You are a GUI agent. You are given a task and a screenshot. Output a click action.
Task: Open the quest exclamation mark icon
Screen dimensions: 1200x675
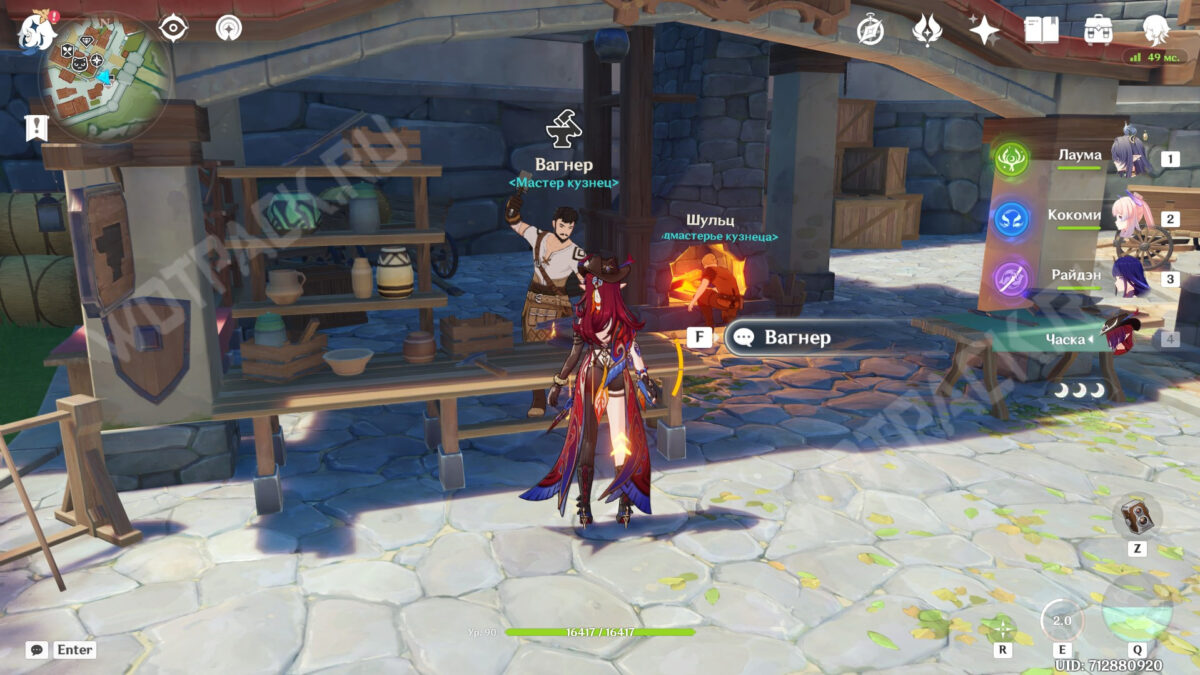pos(37,127)
